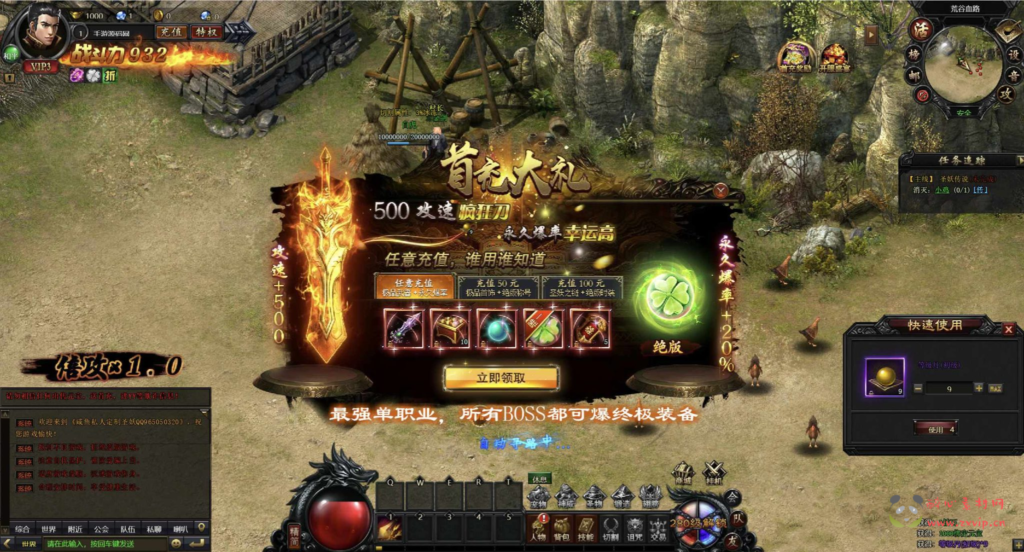Switch to the 充值100元 tab
Screen dimensions: 1024x552
click(x=582, y=287)
